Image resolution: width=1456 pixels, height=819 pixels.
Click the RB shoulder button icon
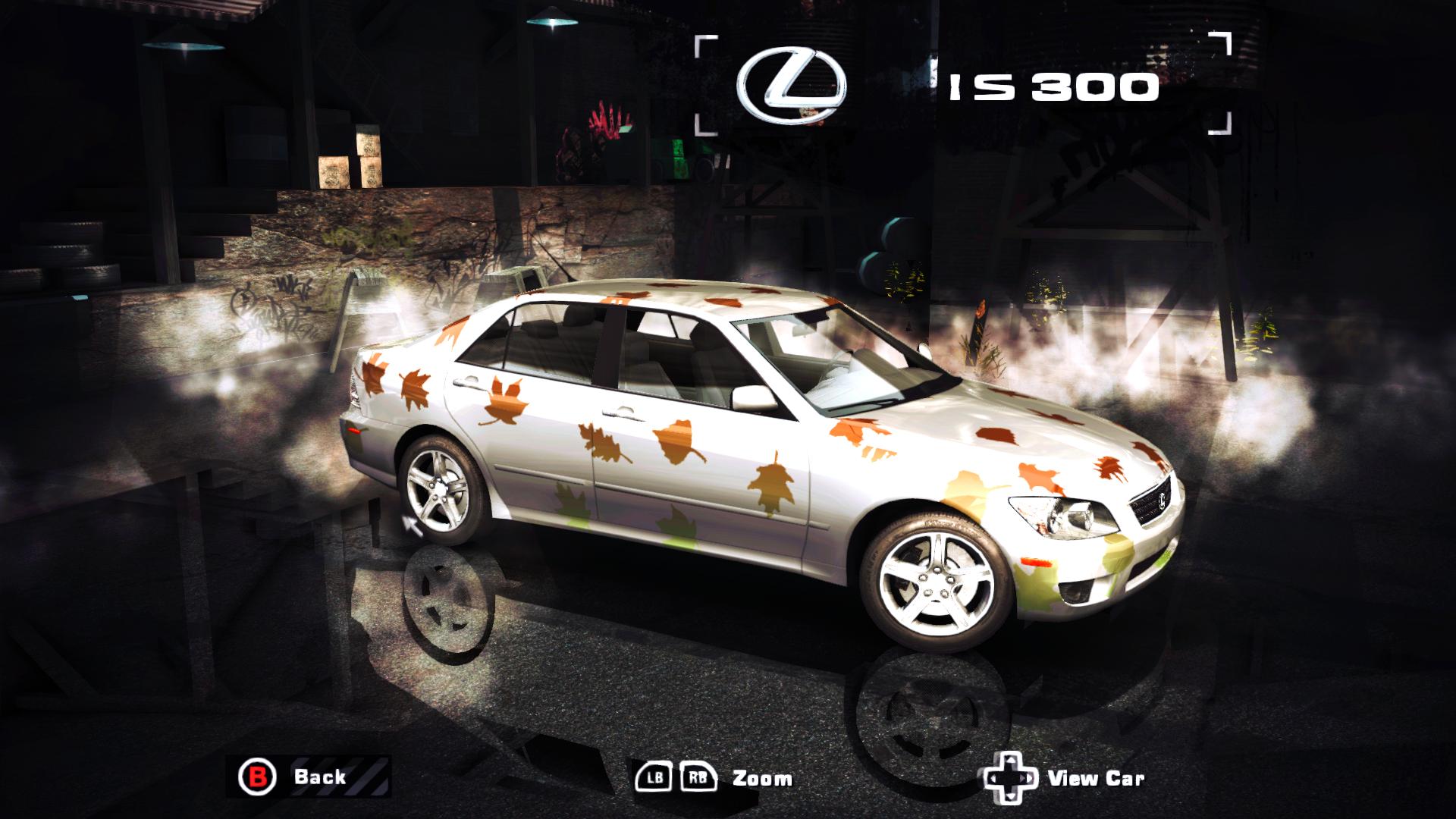coord(698,777)
